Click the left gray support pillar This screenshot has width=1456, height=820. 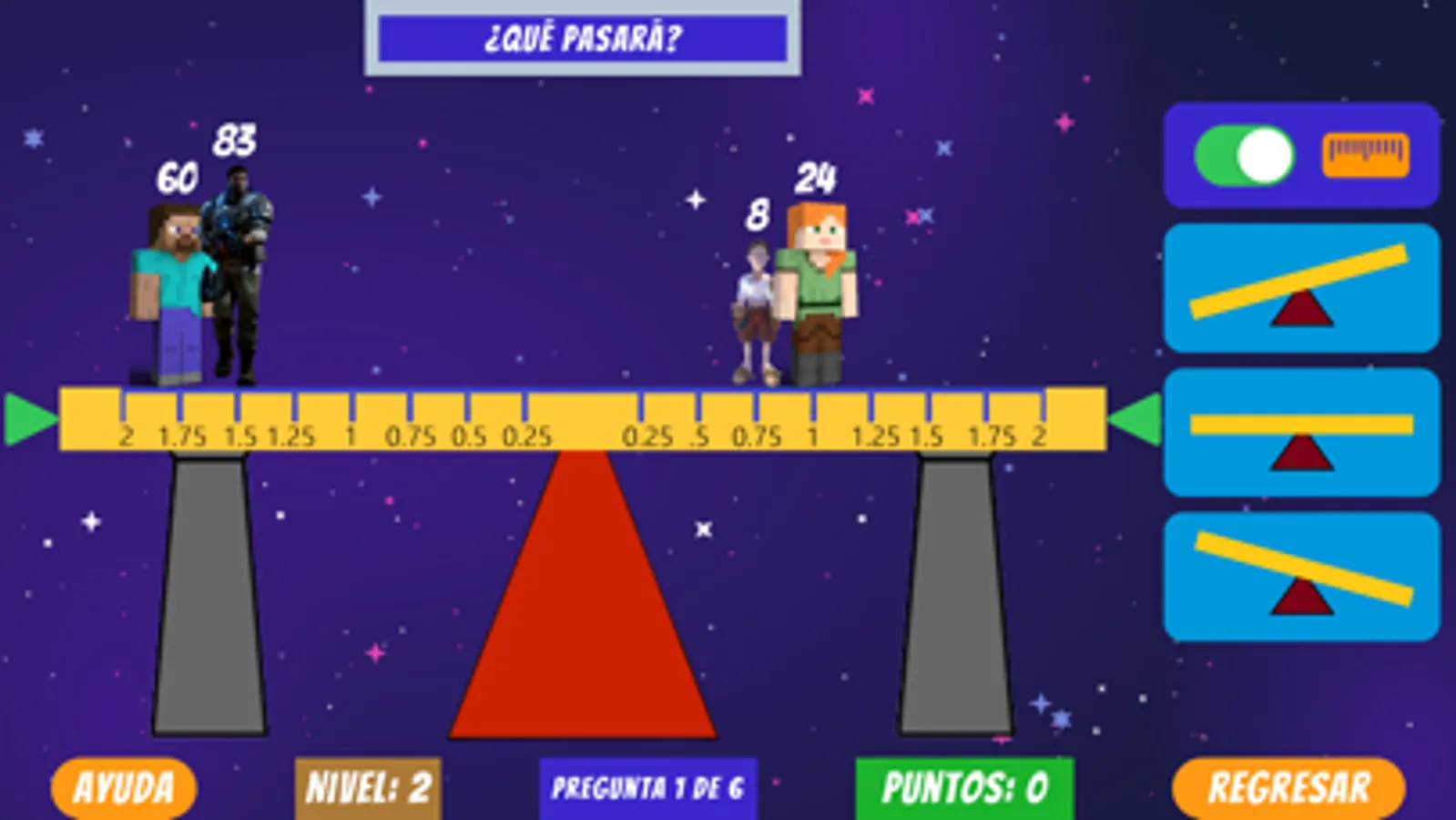(208, 592)
